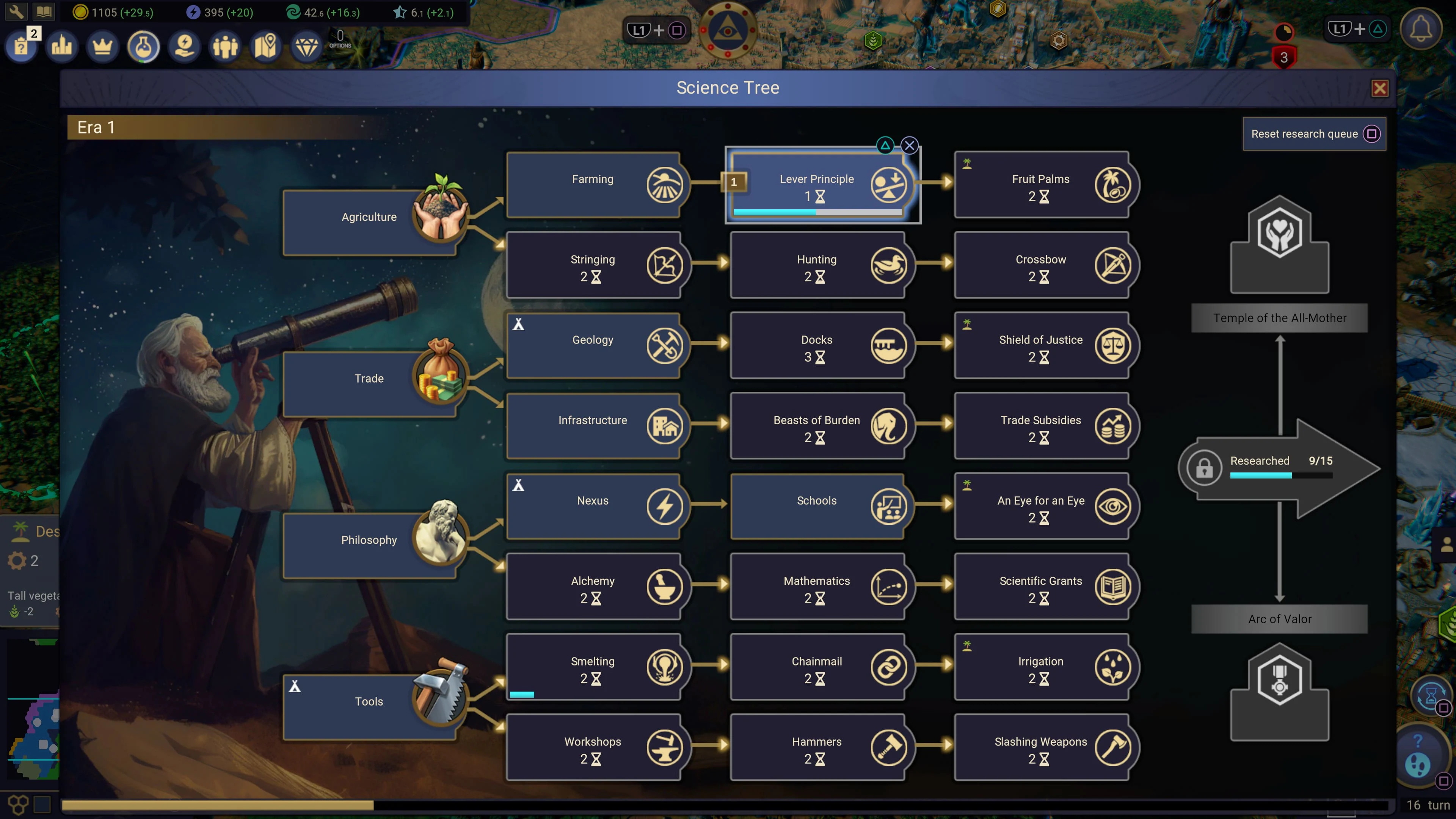Screen dimensions: 1456x819
Task: Click the hourglass icon near the bottom right
Action: click(x=1430, y=697)
